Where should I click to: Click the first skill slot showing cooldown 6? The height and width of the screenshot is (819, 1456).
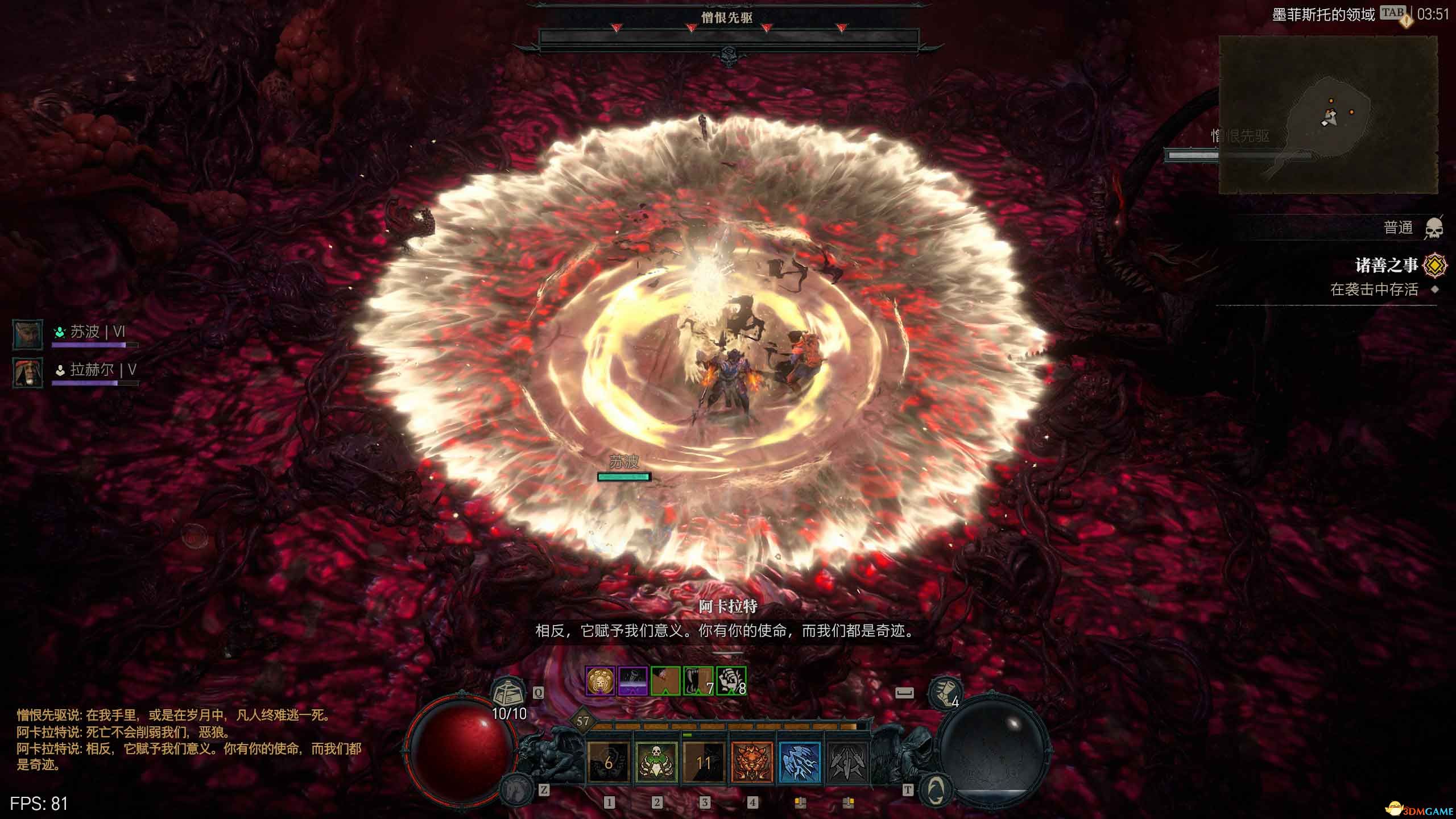tap(609, 762)
